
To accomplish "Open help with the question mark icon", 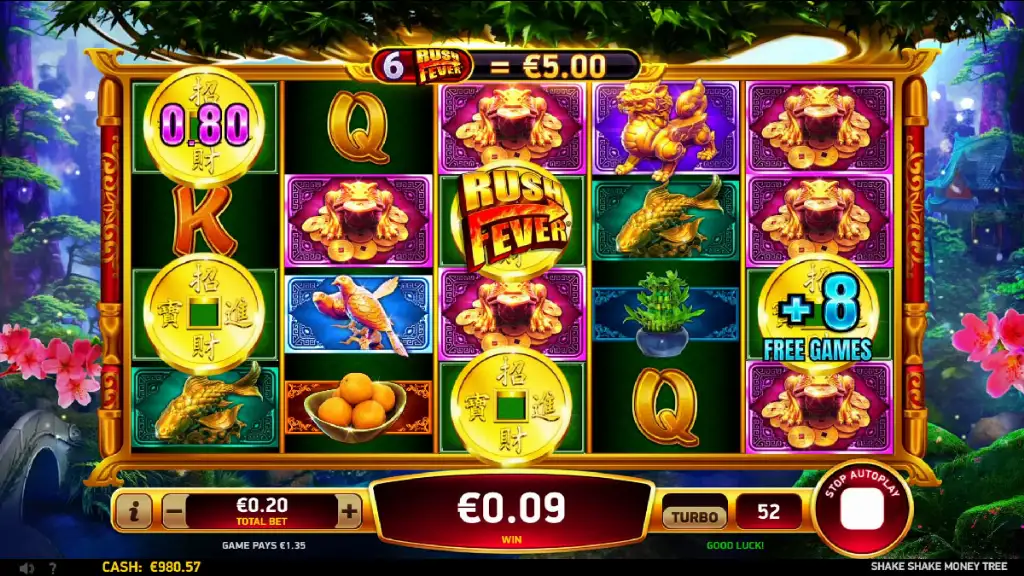I will pos(52,568).
